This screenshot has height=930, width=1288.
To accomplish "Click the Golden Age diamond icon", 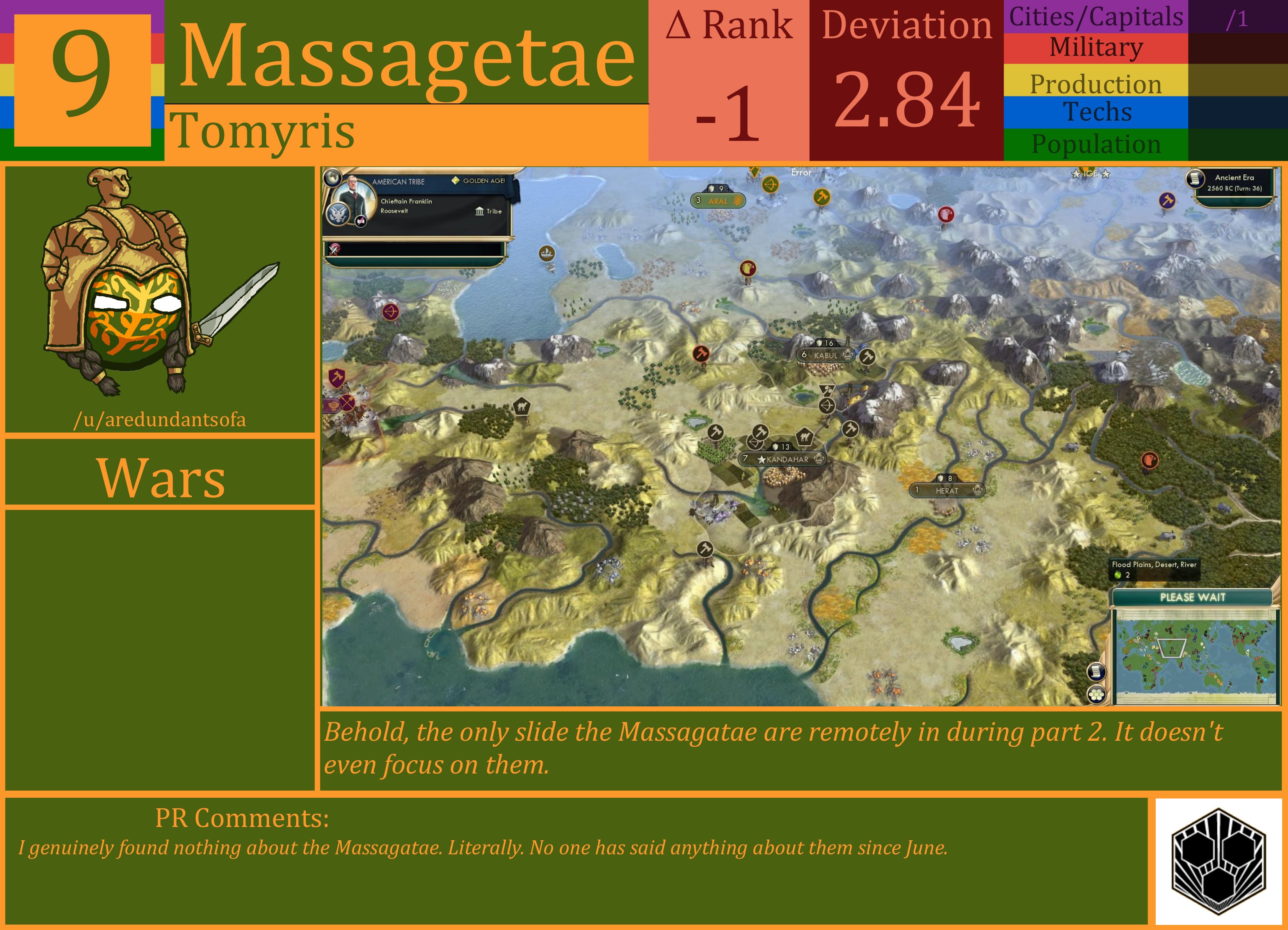I will point(455,181).
